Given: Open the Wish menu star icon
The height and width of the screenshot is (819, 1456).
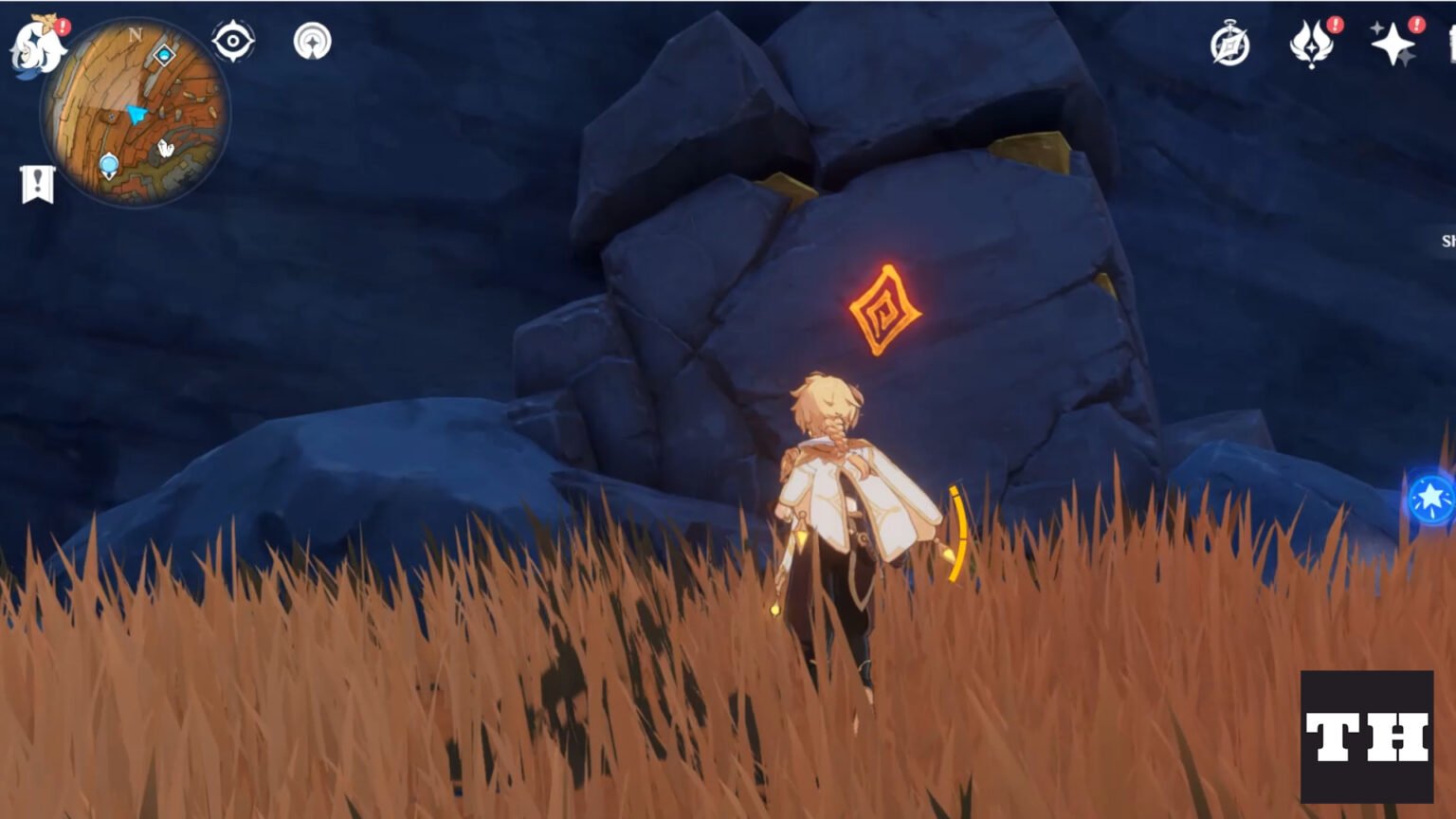Looking at the screenshot, I should click(1392, 43).
